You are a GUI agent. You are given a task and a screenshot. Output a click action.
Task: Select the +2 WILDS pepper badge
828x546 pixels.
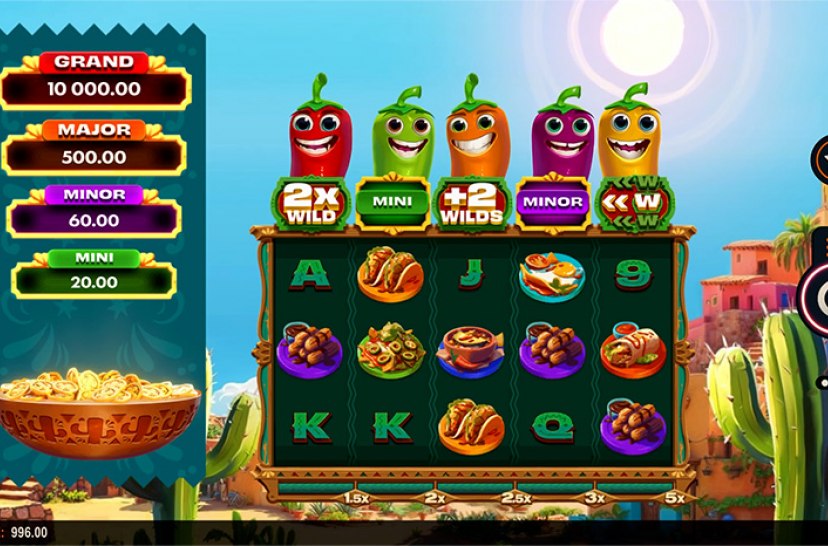(x=469, y=201)
